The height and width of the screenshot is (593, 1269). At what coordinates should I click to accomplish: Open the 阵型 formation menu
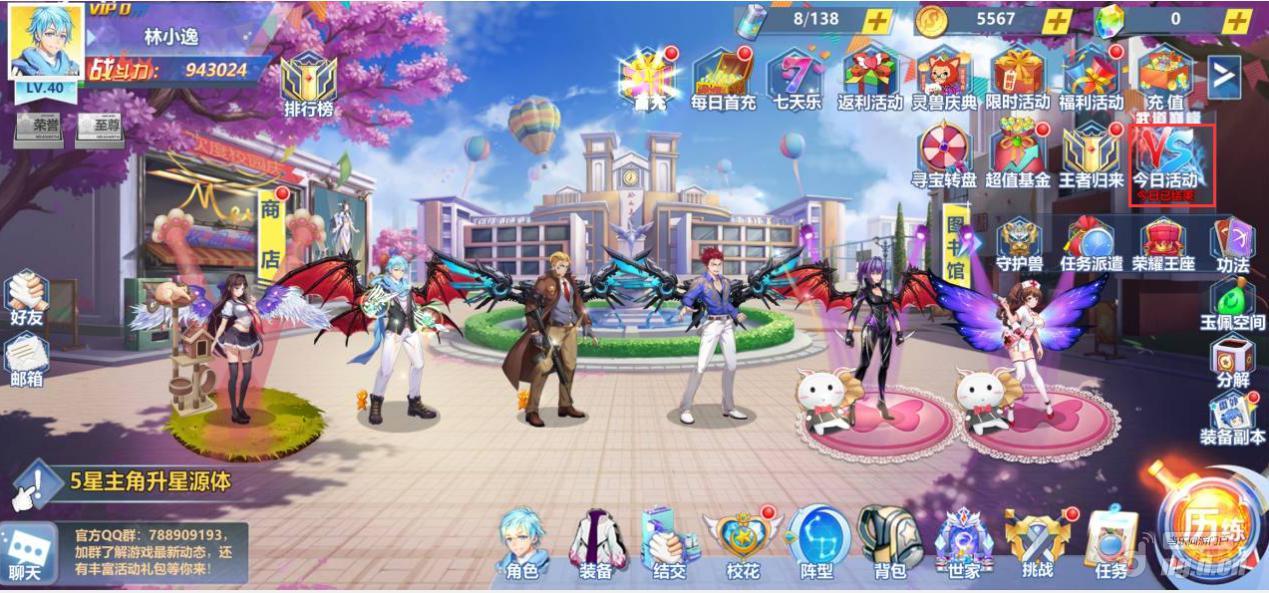(x=816, y=545)
